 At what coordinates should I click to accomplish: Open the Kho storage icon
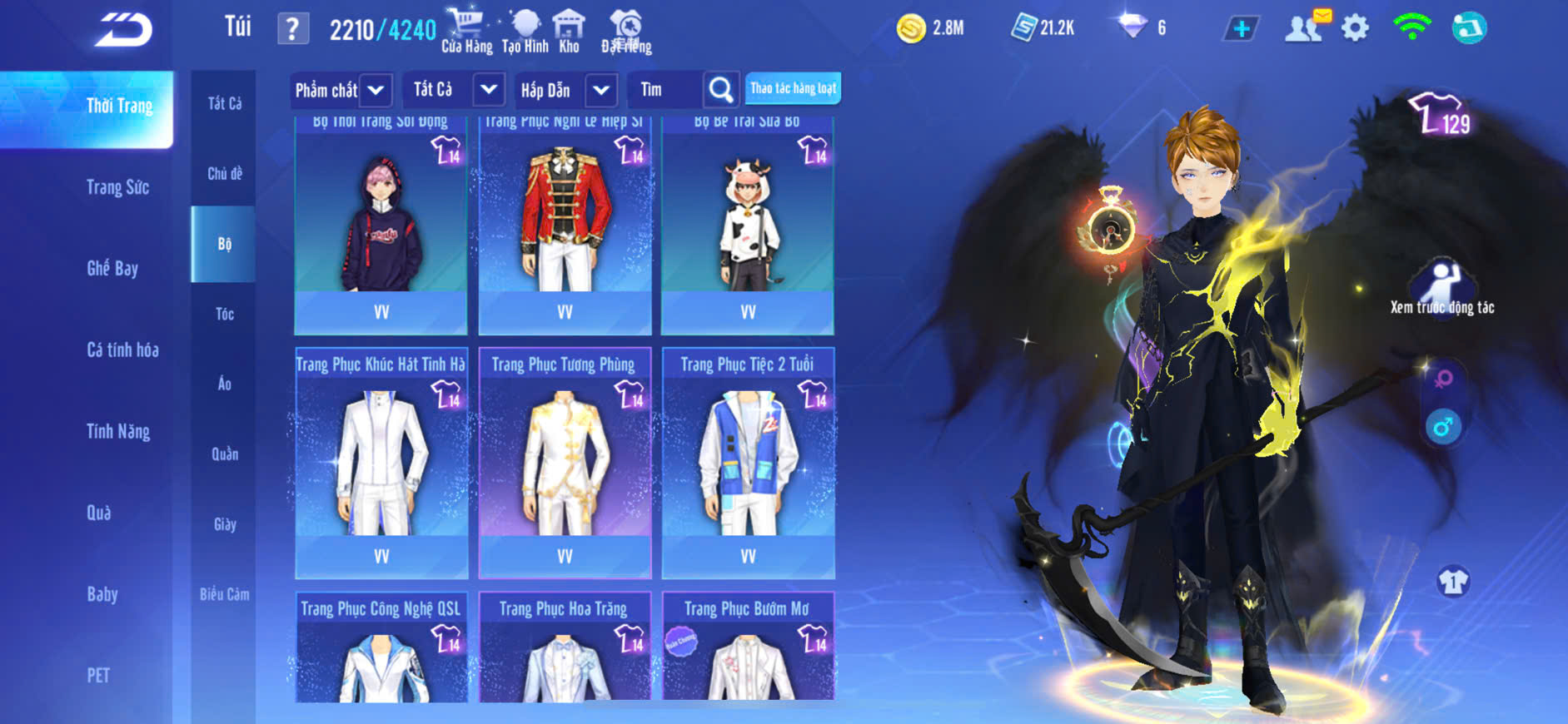point(569,32)
